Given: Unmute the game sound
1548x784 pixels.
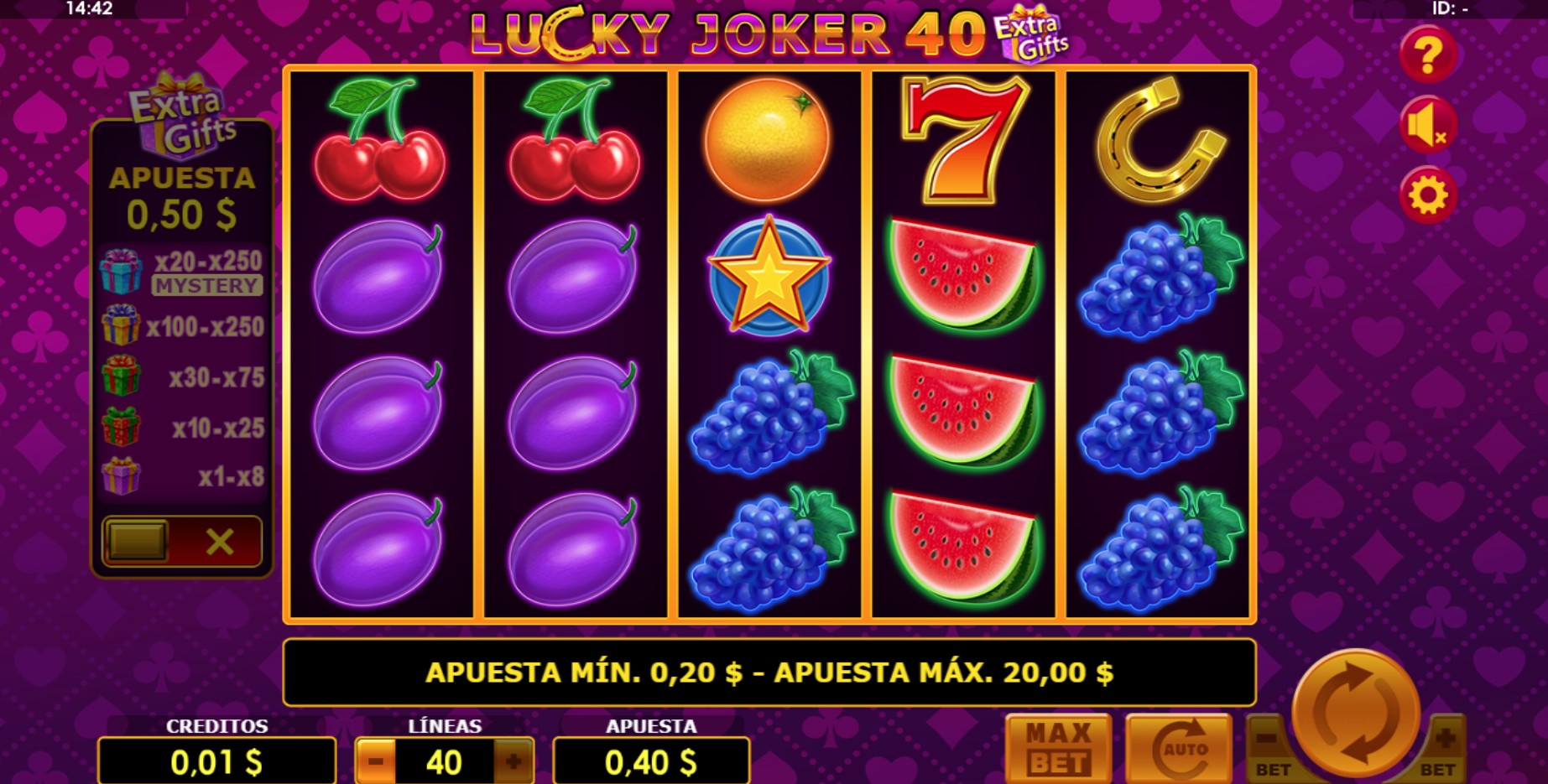Looking at the screenshot, I should coord(1429,124).
